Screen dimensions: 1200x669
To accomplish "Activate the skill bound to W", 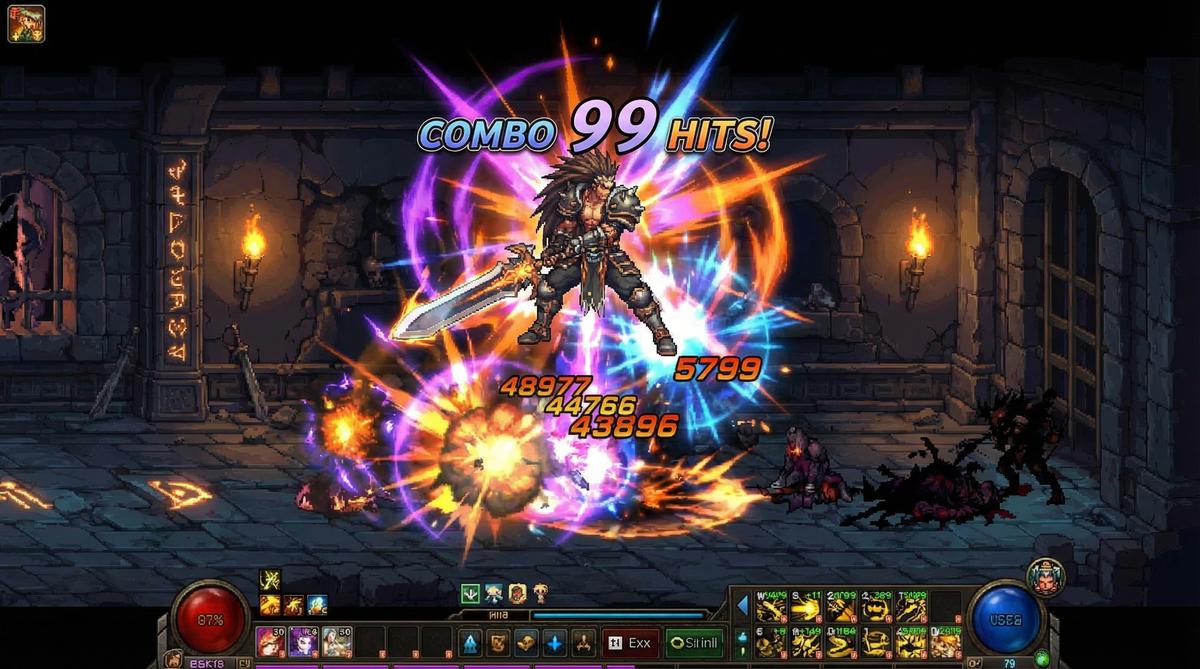I will click(x=773, y=607).
